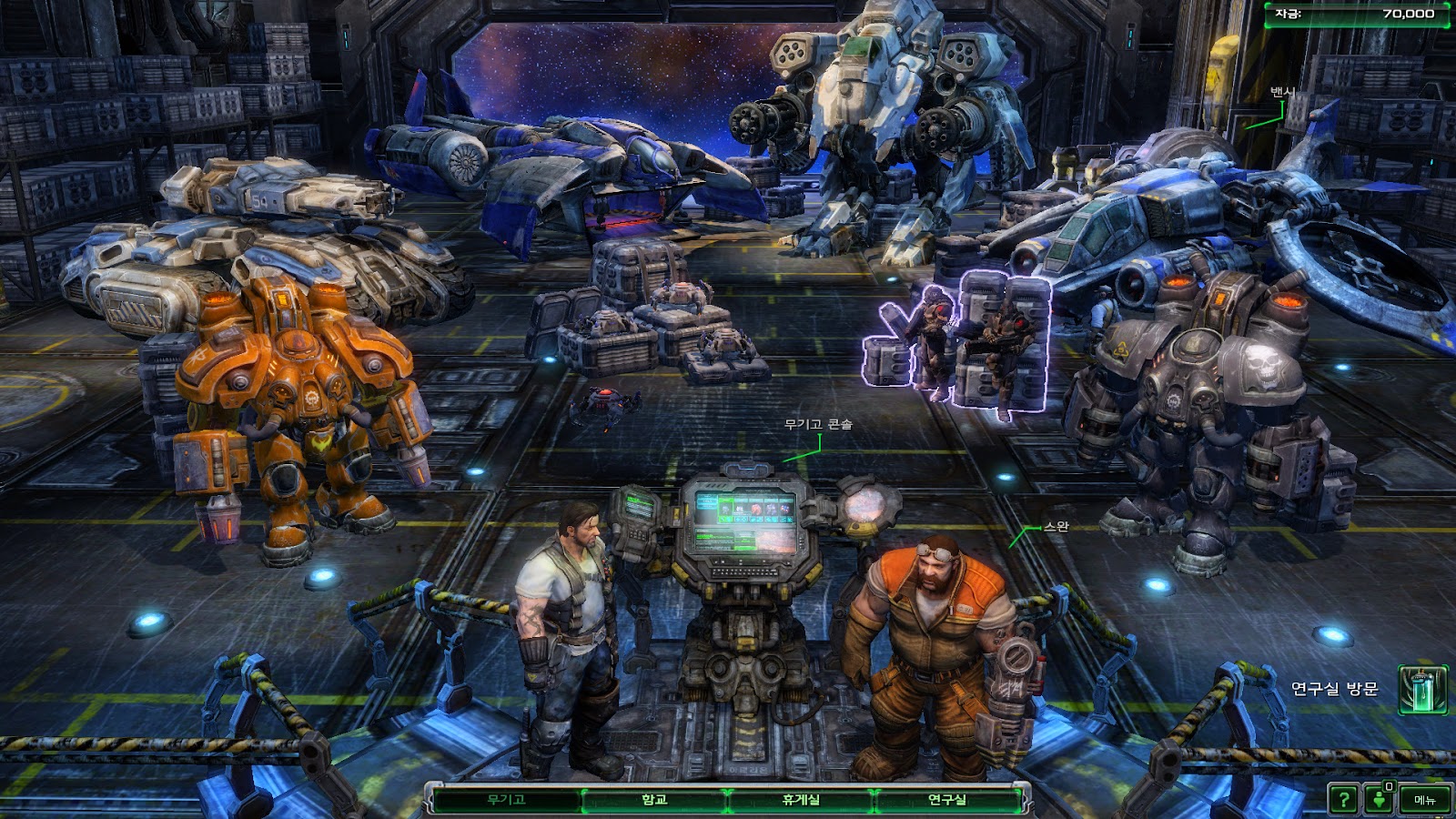The image size is (1456, 819).
Task: Click the green figure icon with counter
Action: 1380,799
